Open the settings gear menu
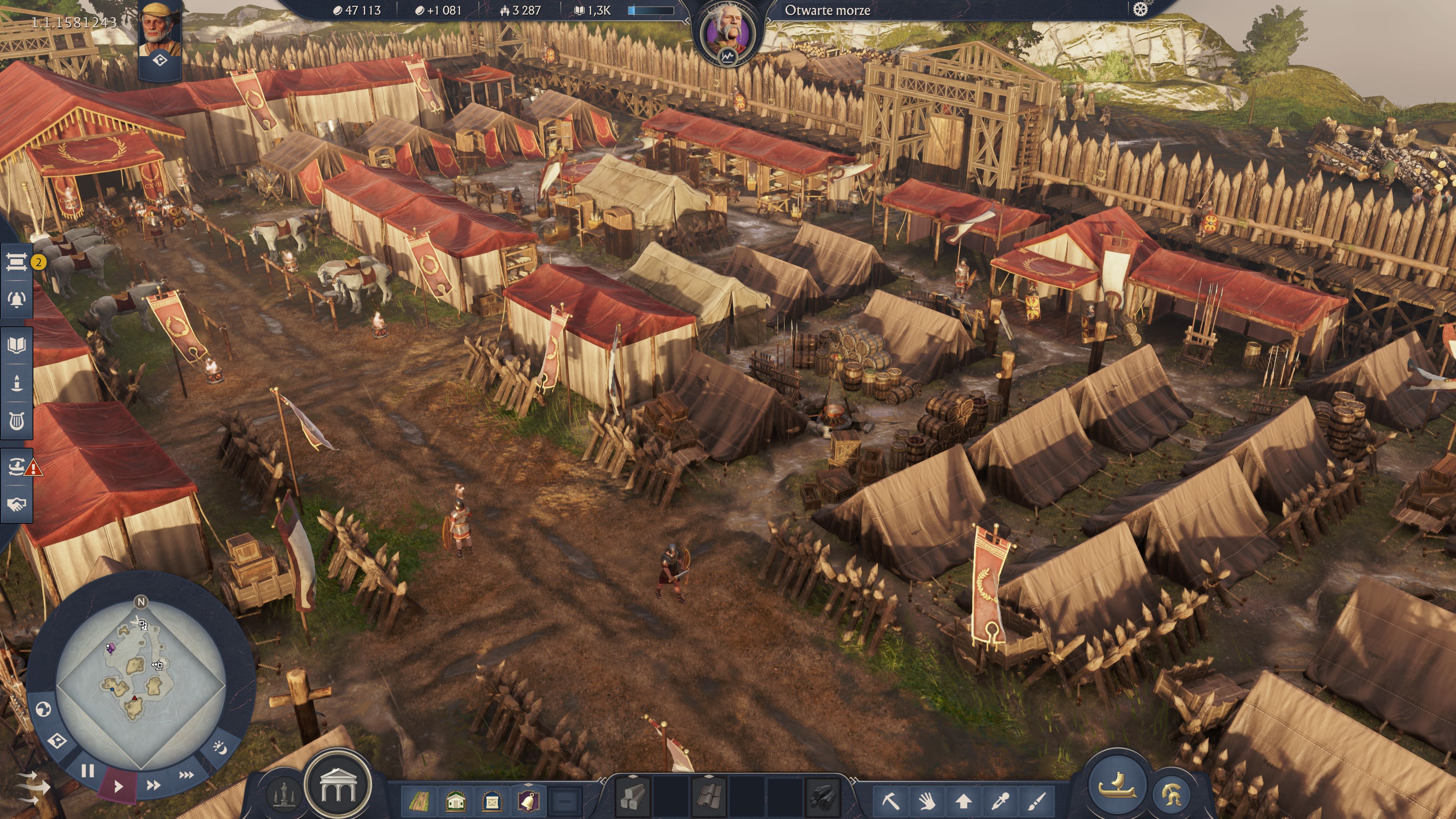The width and height of the screenshot is (1456, 819). (1140, 9)
